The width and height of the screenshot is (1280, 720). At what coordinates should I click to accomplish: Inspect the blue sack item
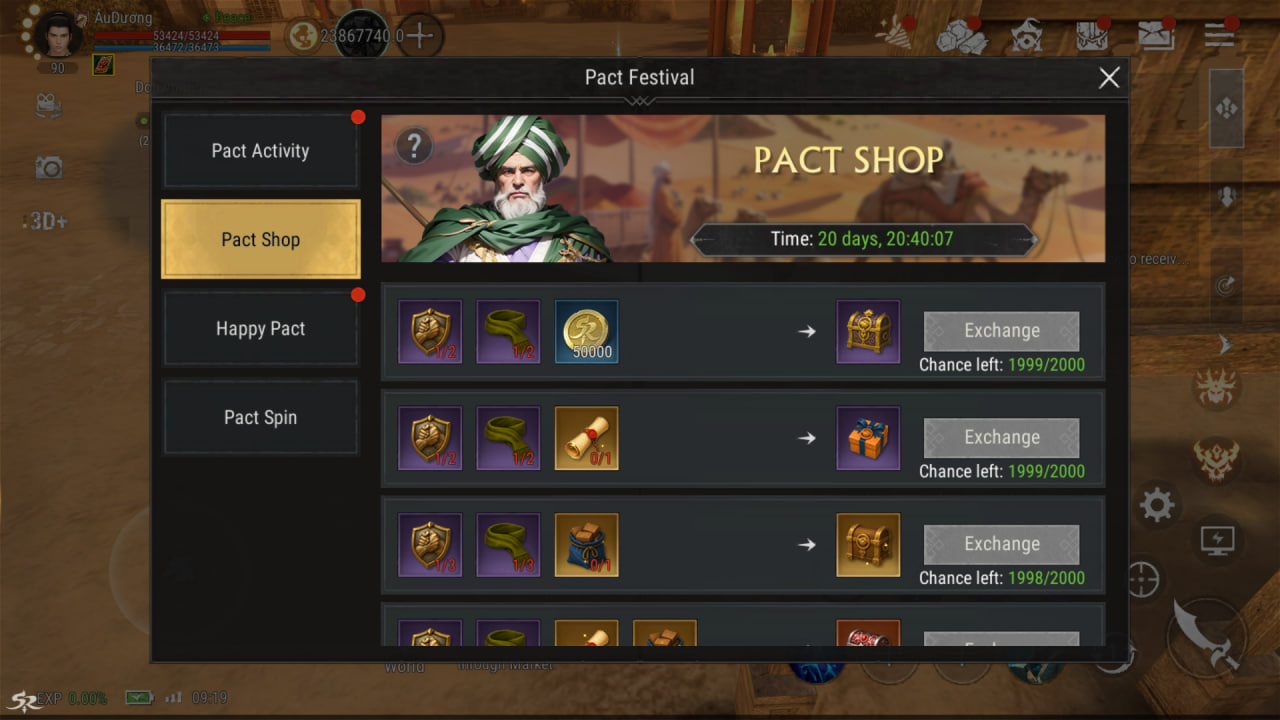pos(586,544)
